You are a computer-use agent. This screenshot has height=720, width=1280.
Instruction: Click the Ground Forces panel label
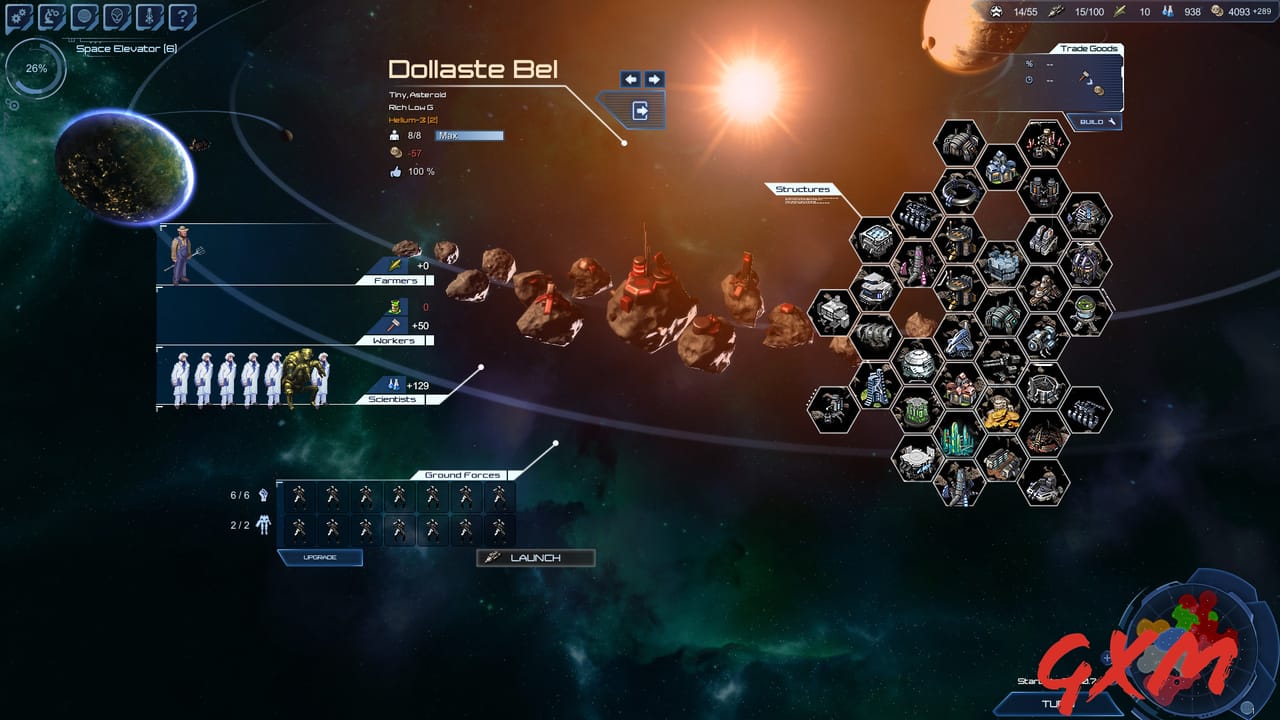(462, 475)
